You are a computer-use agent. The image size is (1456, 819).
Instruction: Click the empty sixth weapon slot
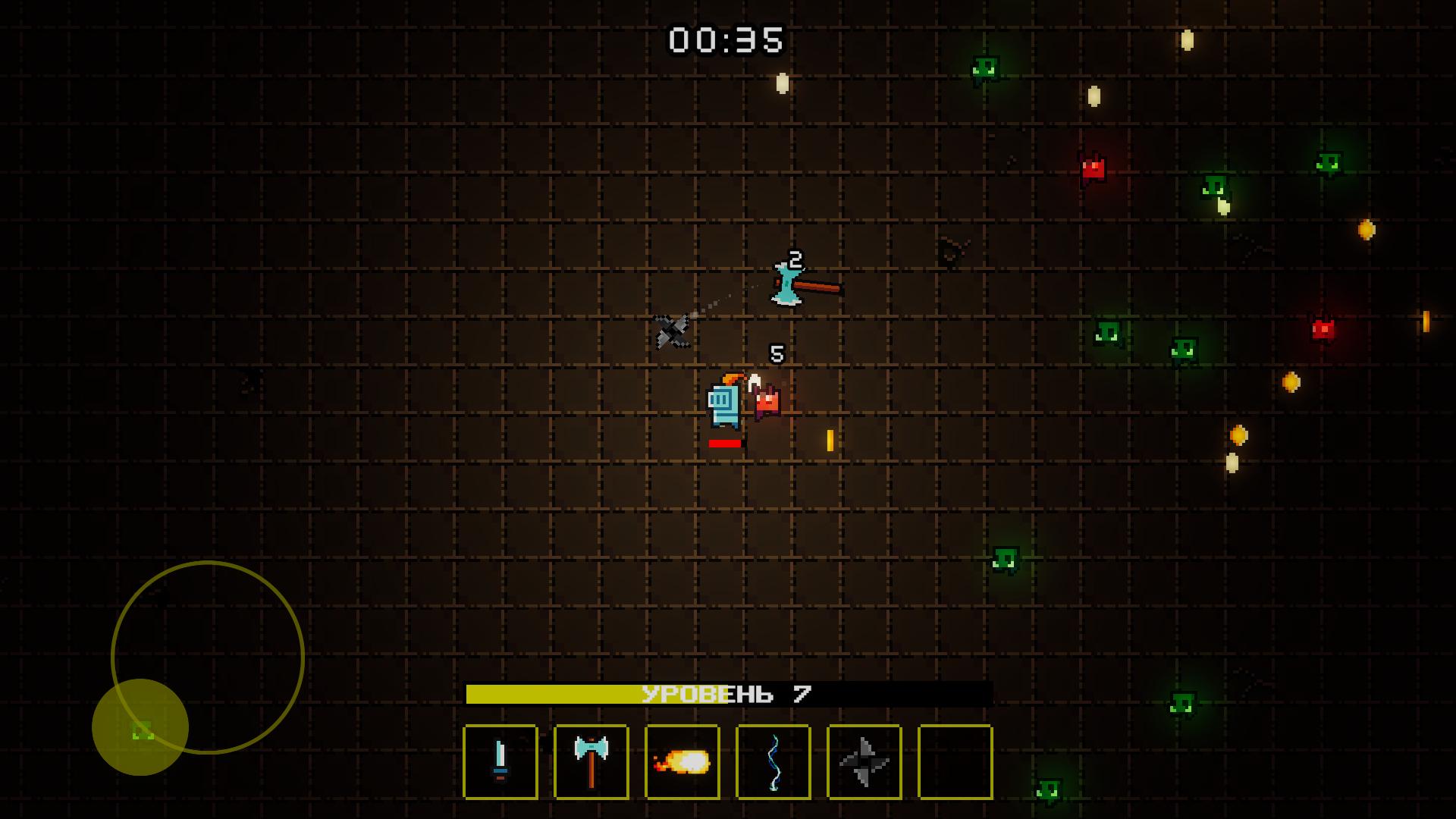click(x=955, y=761)
